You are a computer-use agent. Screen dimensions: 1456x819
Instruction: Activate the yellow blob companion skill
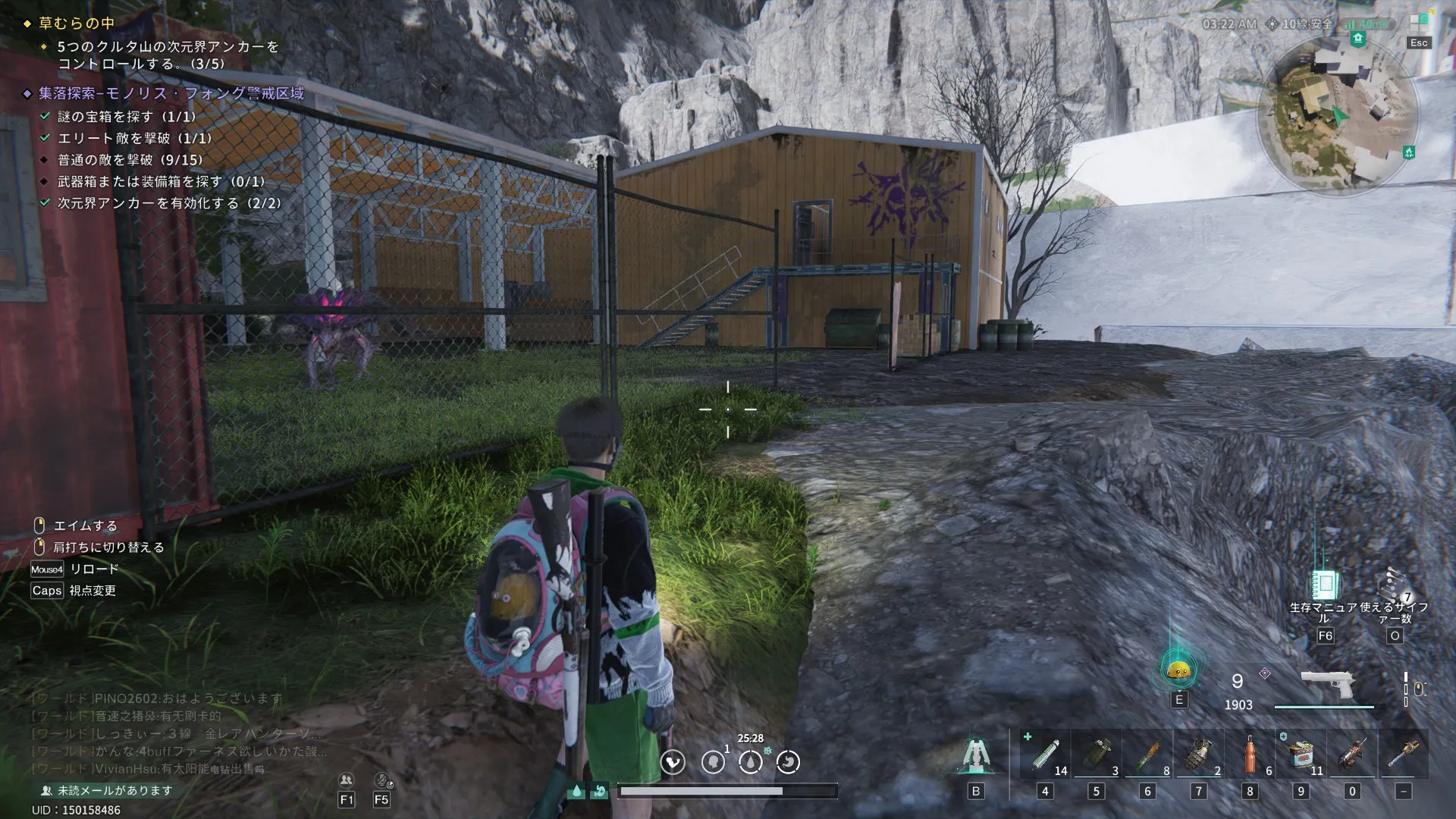click(x=1178, y=670)
